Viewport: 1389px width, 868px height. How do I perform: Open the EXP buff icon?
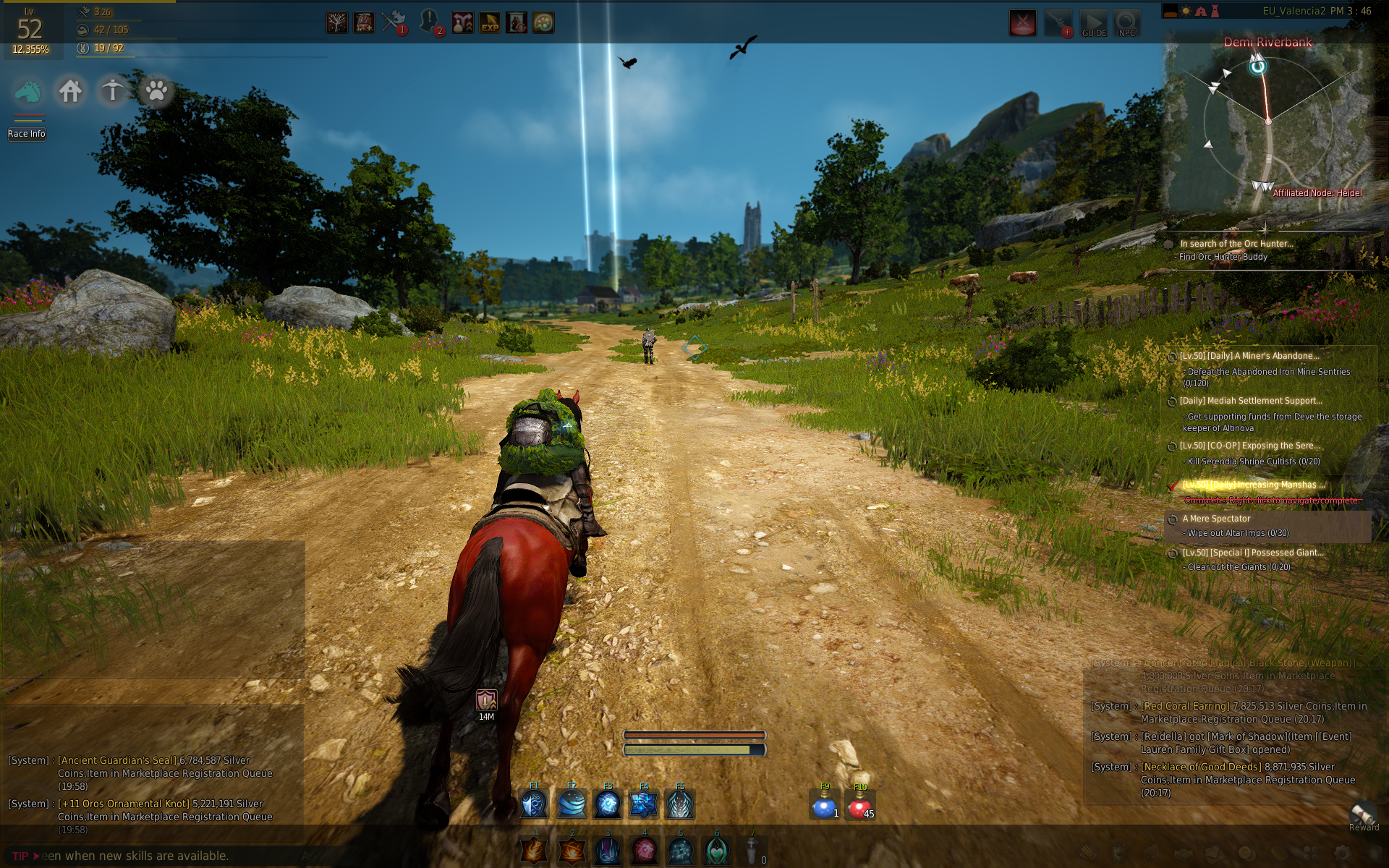(490, 23)
